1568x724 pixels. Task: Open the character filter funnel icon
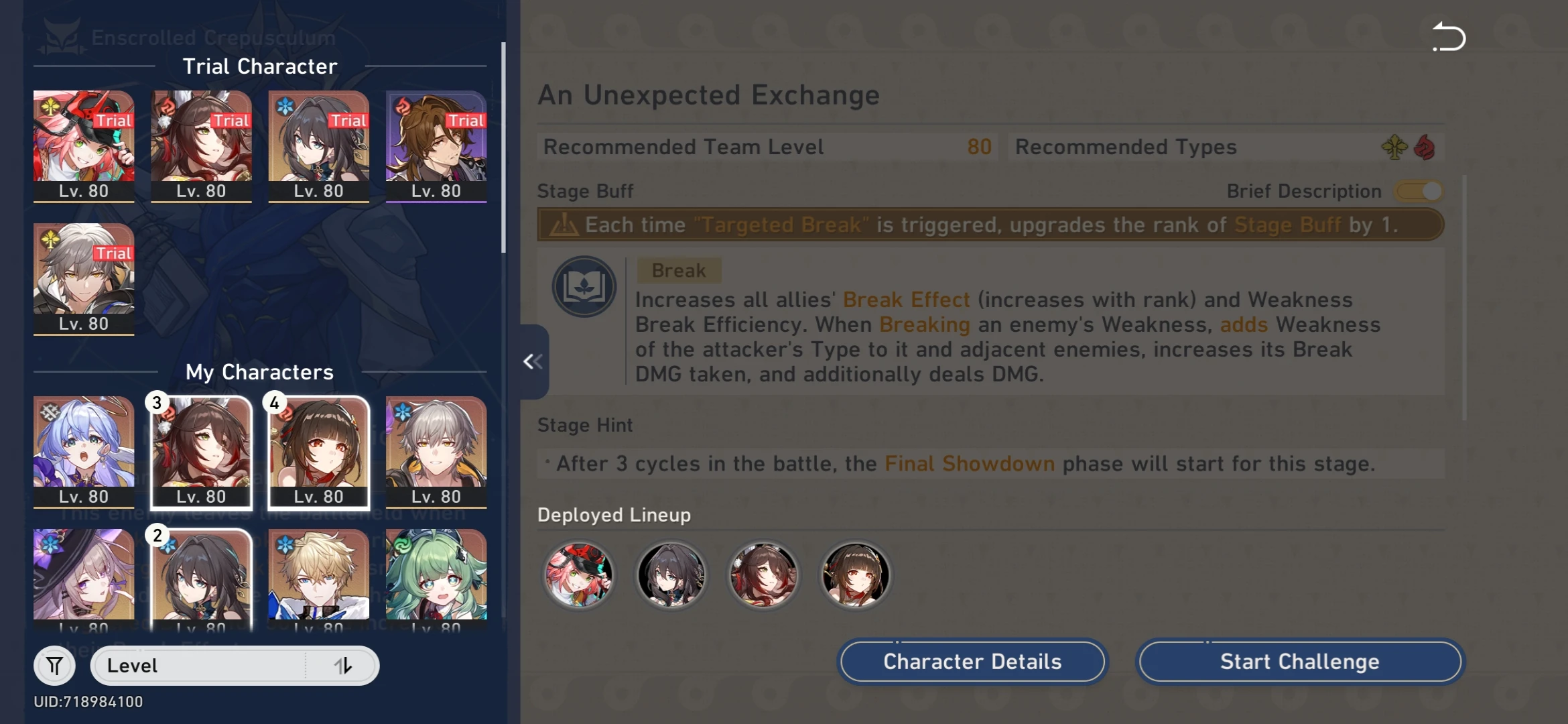click(54, 665)
